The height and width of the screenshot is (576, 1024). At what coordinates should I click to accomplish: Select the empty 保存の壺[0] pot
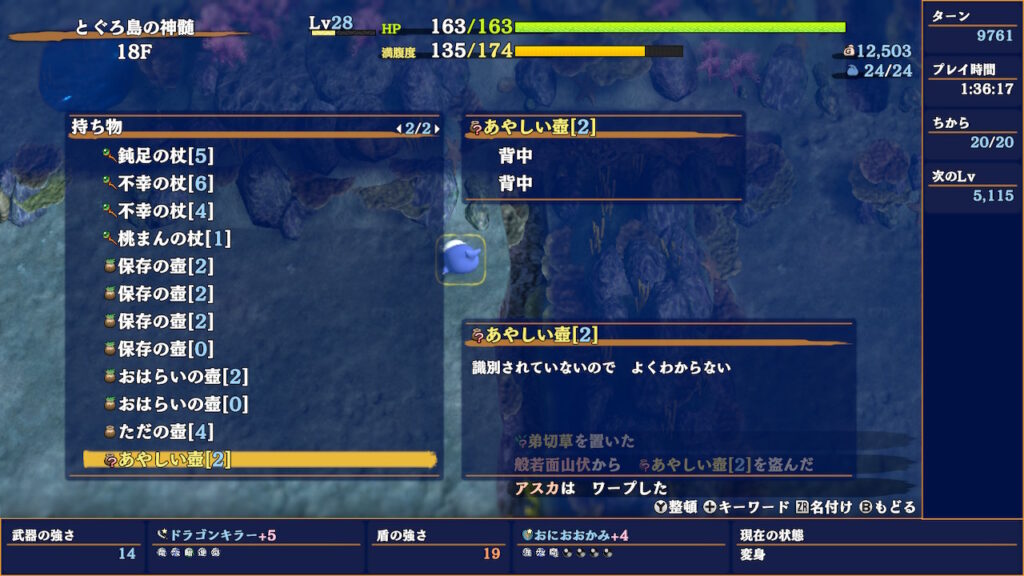point(166,349)
